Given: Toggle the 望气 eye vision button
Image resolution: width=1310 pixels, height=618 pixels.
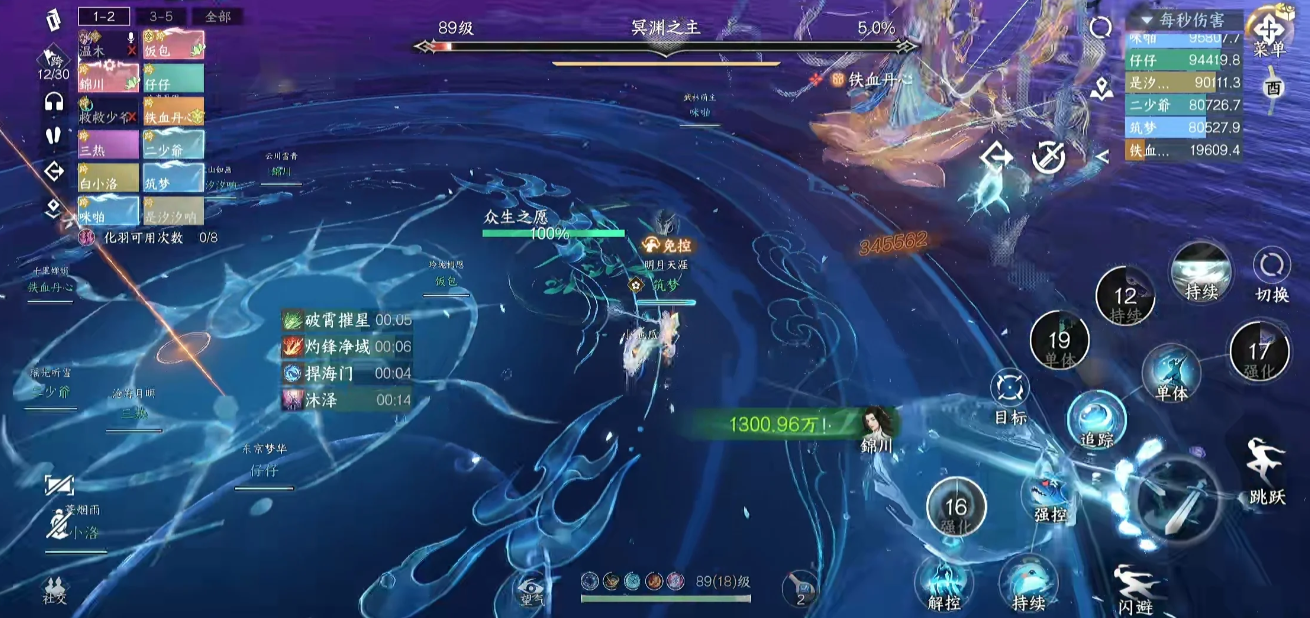Looking at the screenshot, I should click(x=531, y=589).
